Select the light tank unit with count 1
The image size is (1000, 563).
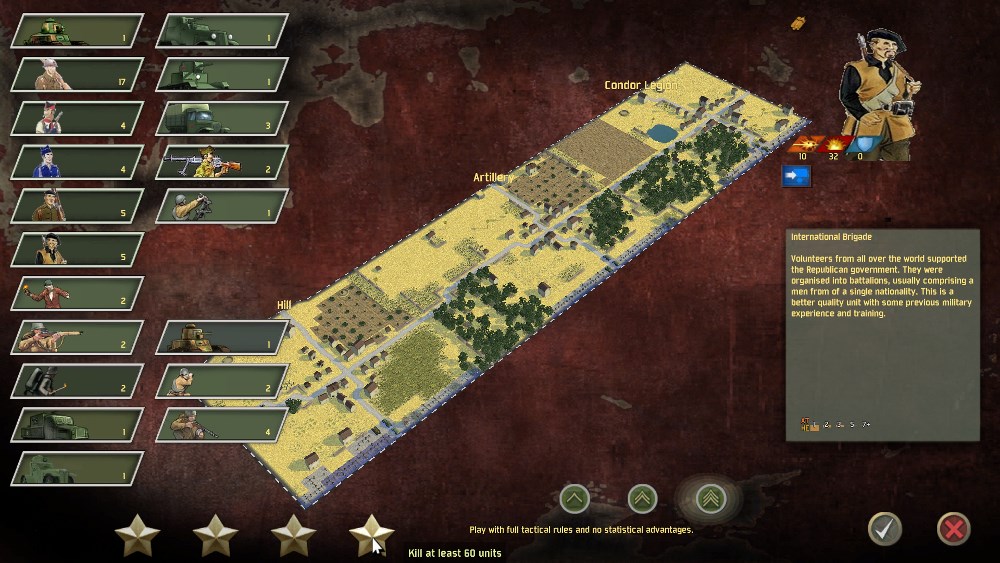point(77,31)
